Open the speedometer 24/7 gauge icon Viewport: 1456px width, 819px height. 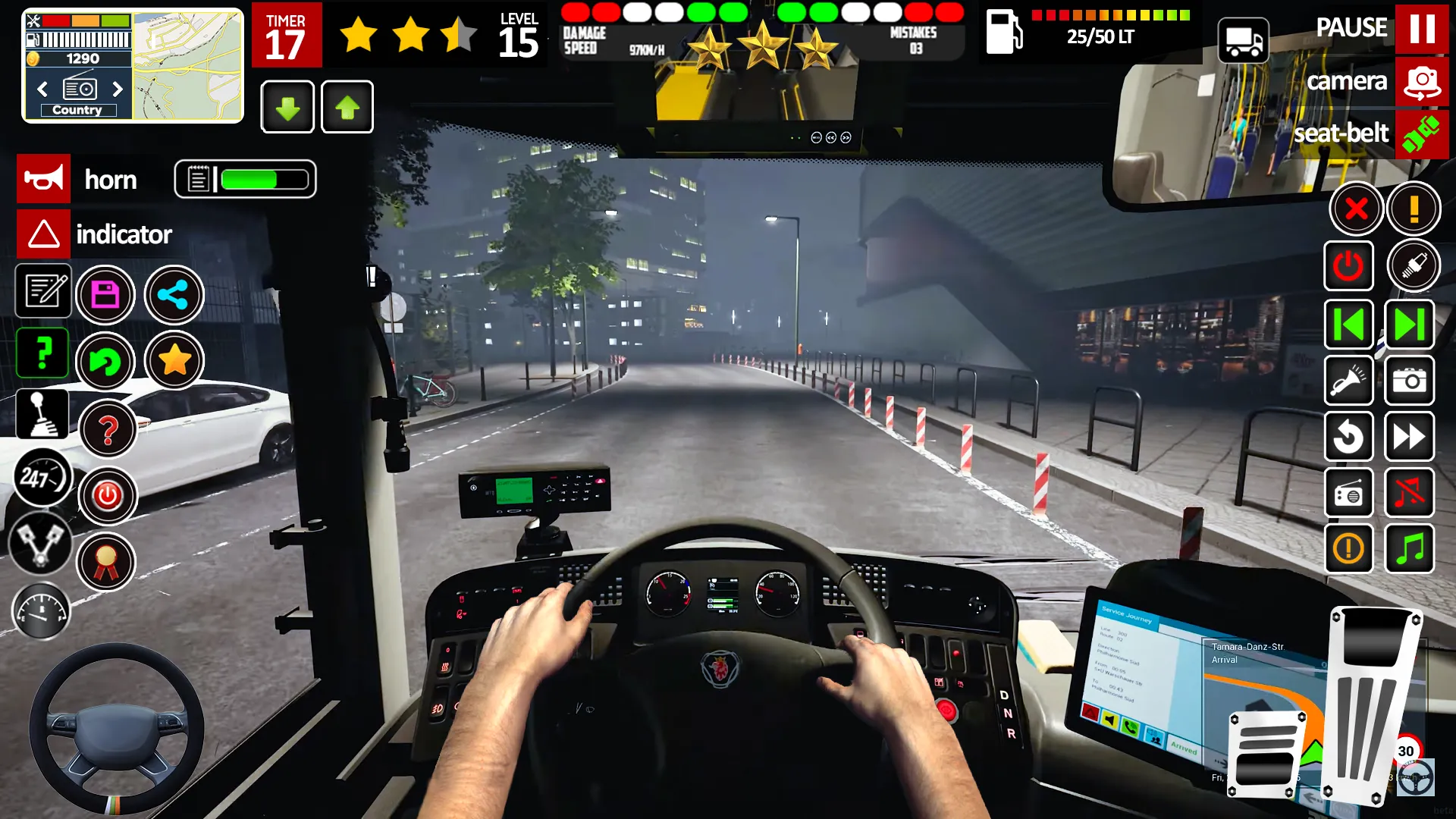[x=43, y=478]
